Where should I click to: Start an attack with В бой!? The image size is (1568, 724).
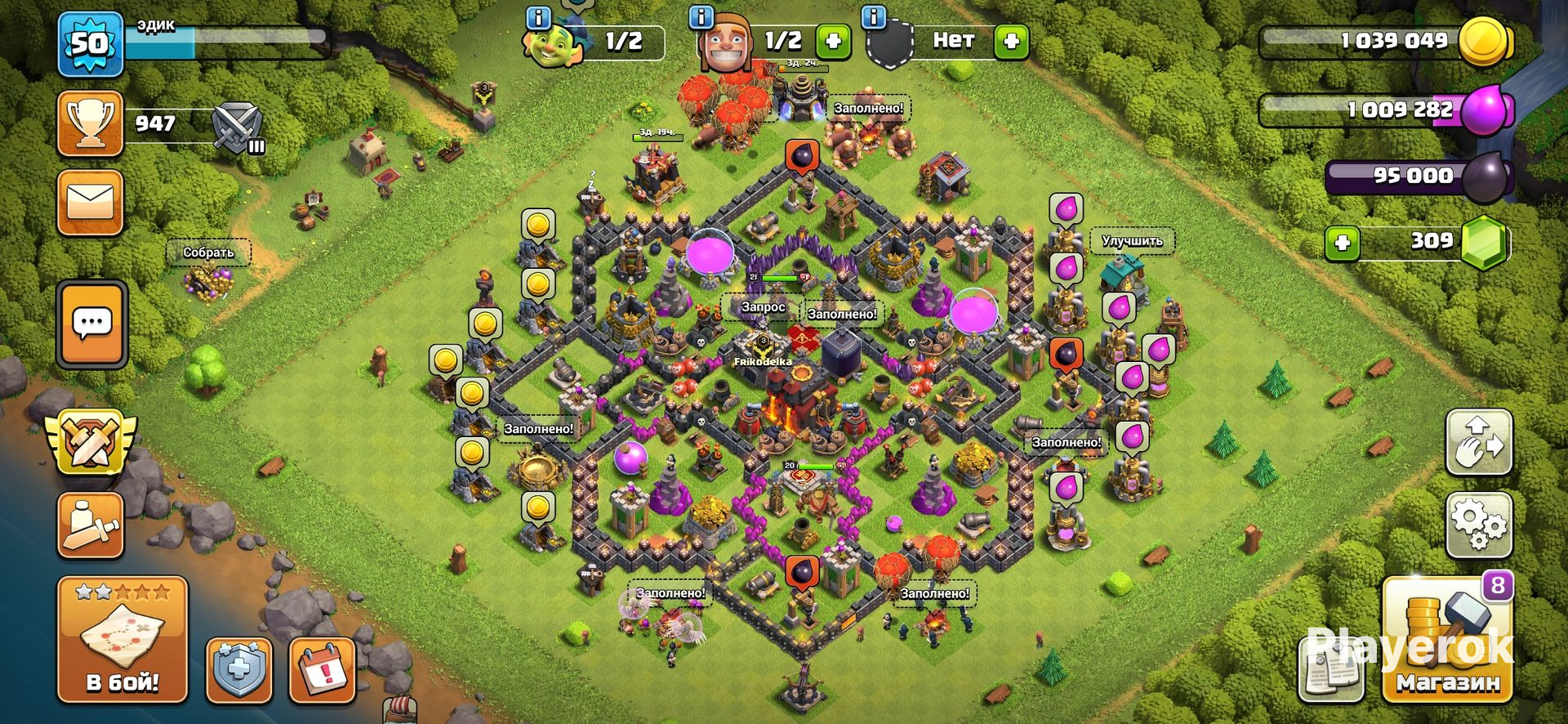pyautogui.click(x=122, y=640)
